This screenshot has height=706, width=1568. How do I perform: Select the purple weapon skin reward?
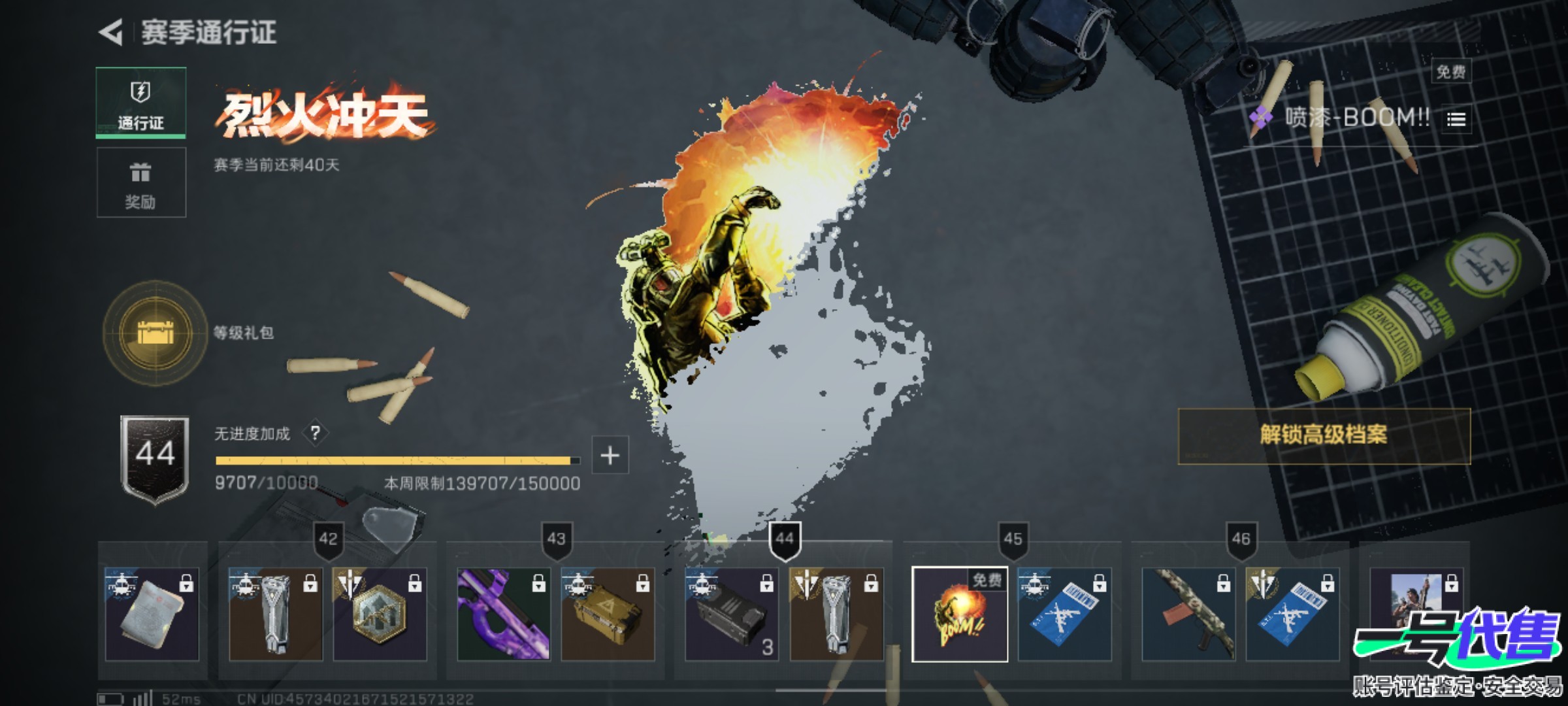coord(503,614)
